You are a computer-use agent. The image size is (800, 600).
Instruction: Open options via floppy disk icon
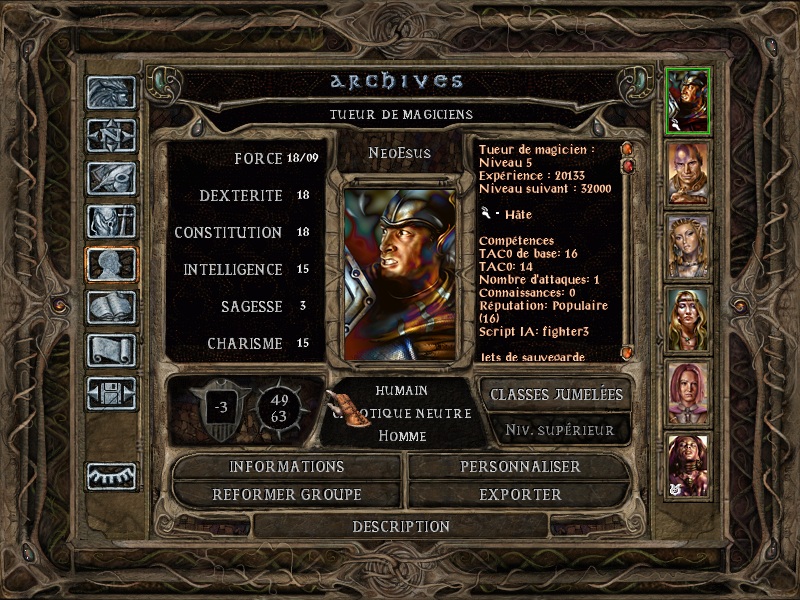pos(111,393)
